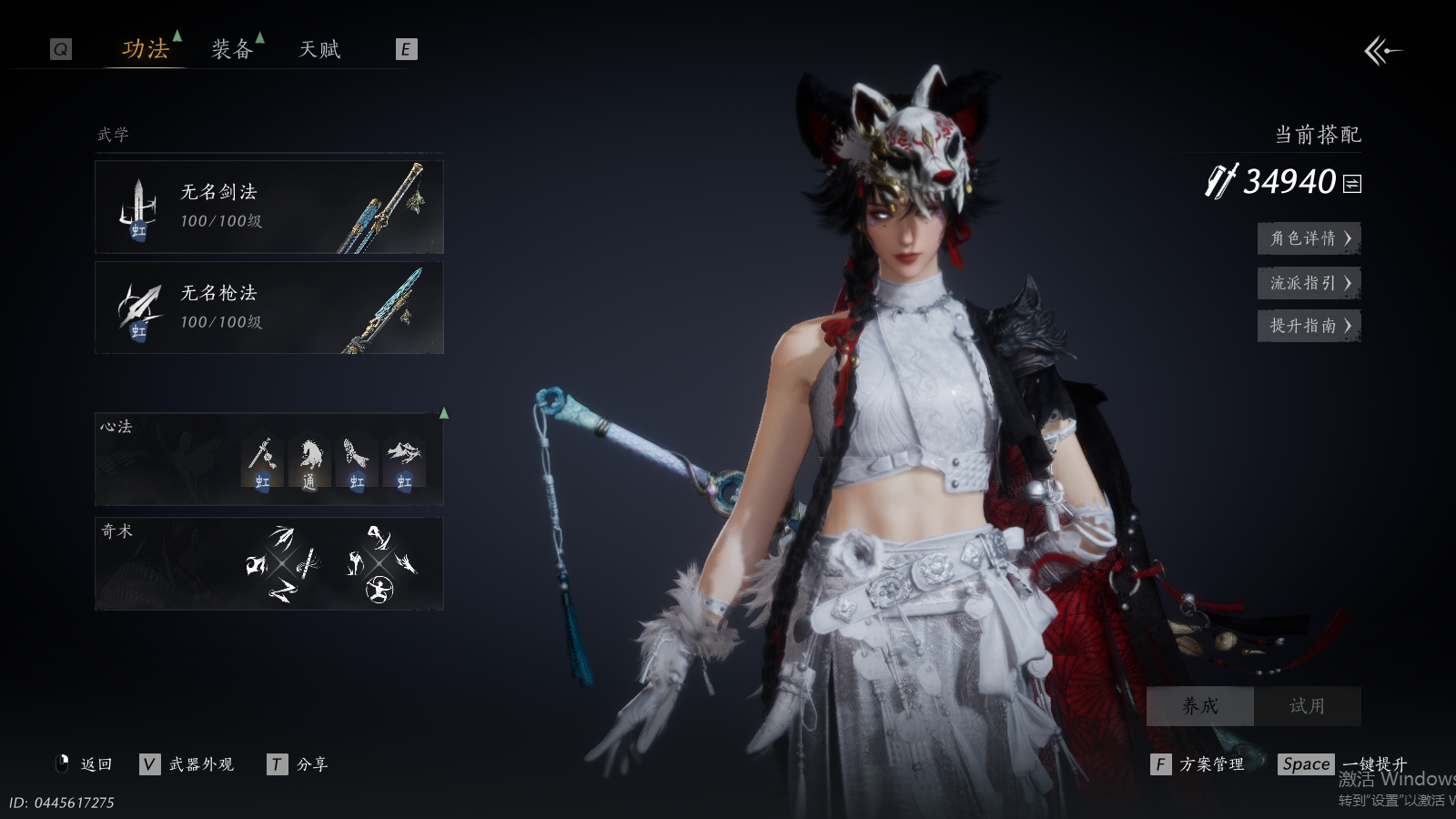1456x819 pixels.
Task: Toggle the icon beside the 34940 score
Action: 1352,184
